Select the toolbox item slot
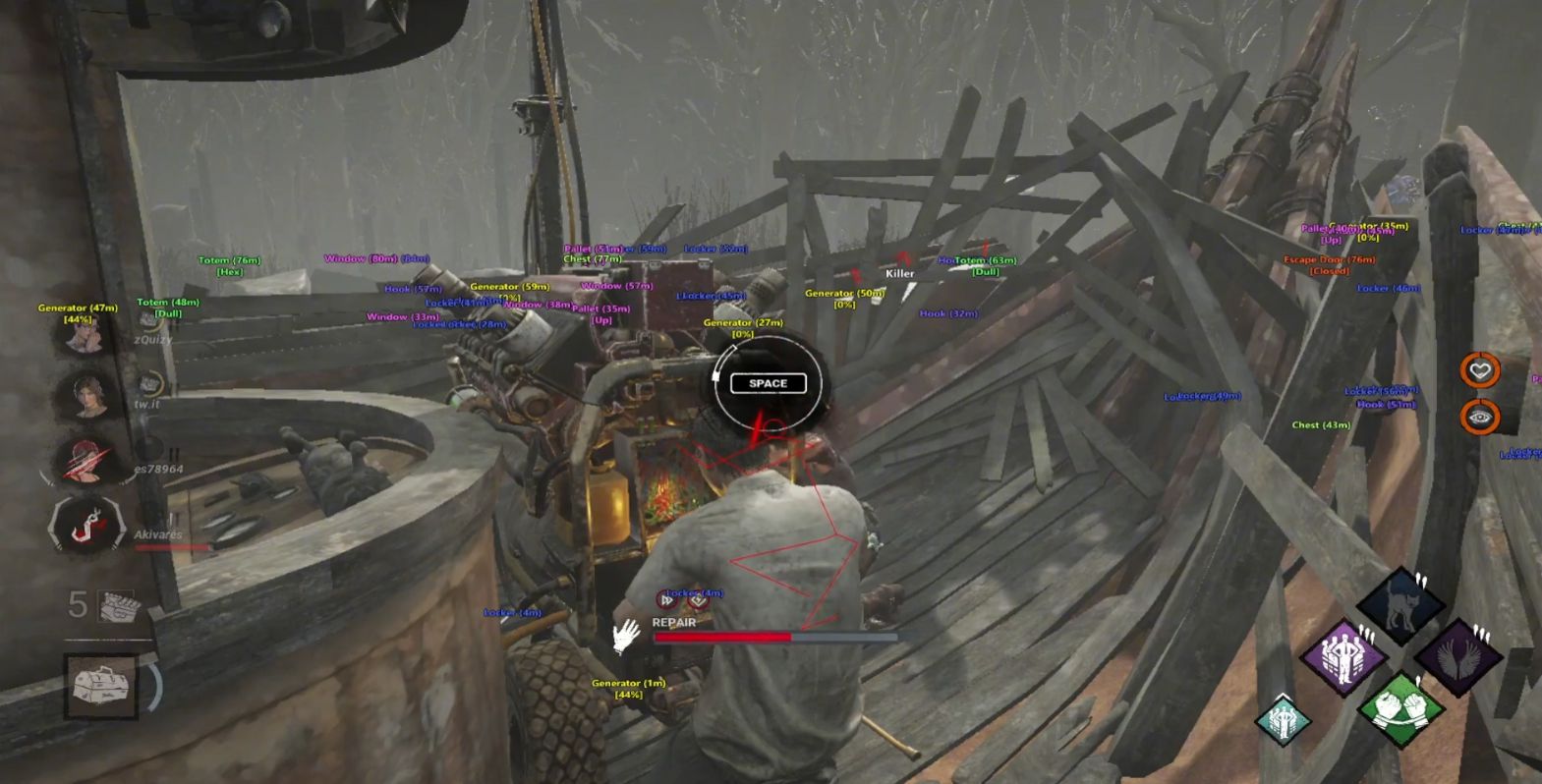Image resolution: width=1542 pixels, height=784 pixels. pyautogui.click(x=100, y=683)
